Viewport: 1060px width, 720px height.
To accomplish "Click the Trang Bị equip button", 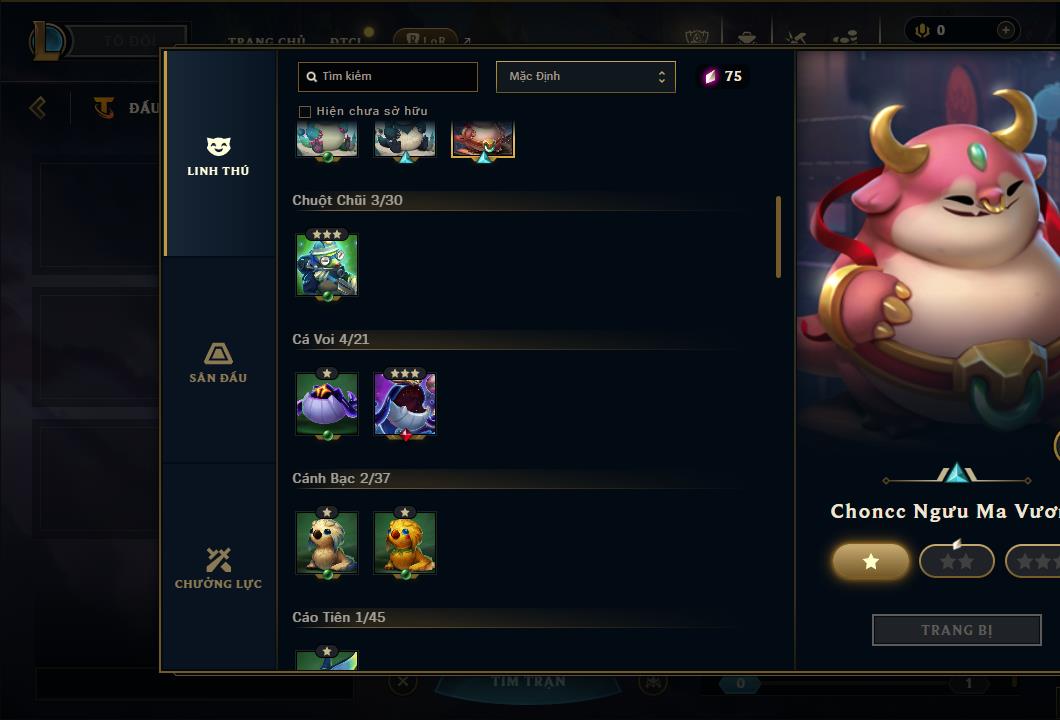I will coord(957,630).
